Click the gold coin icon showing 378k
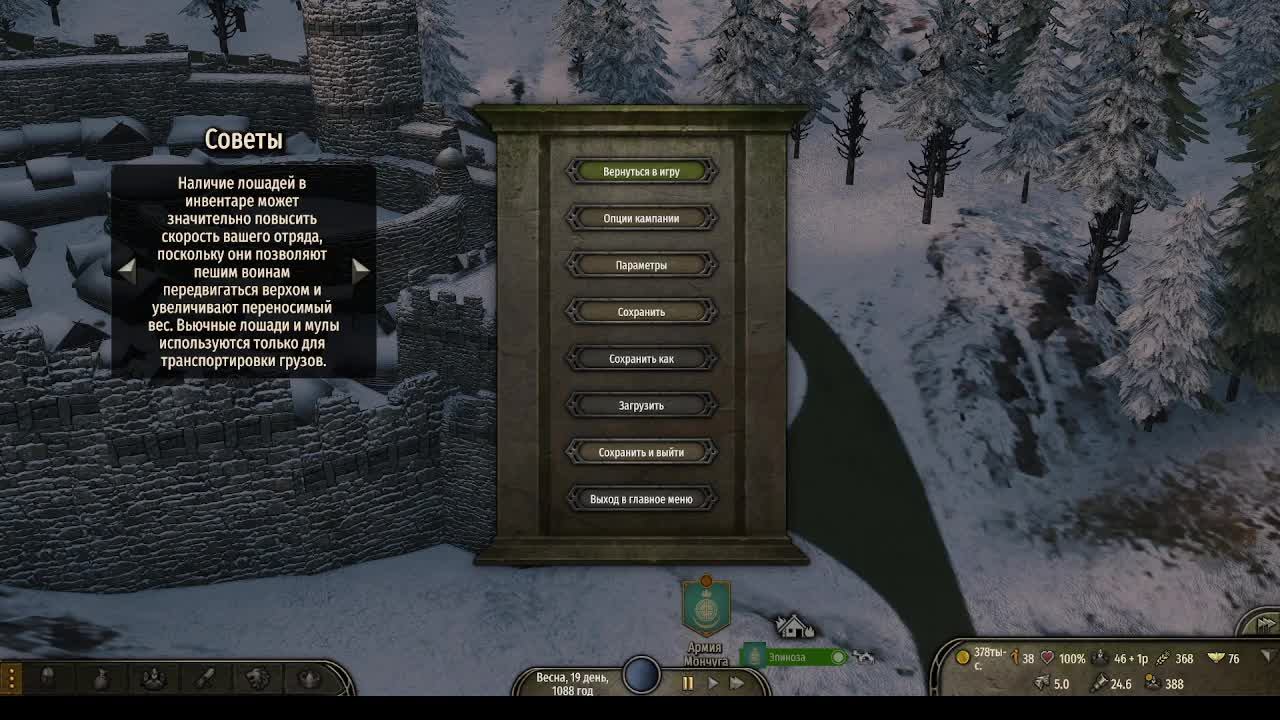Viewport: 1280px width, 720px height. point(963,658)
